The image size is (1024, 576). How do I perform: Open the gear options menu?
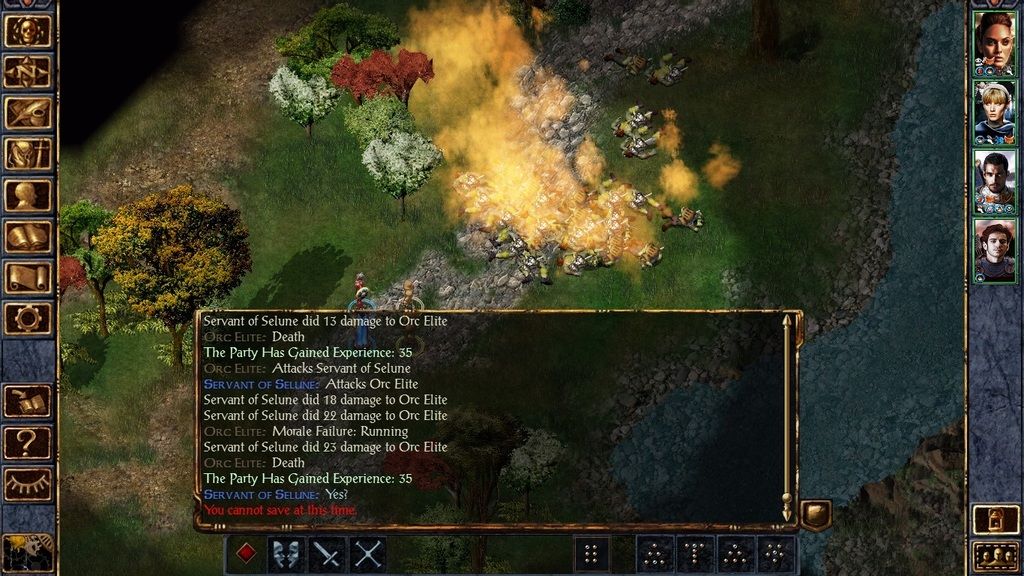point(28,318)
